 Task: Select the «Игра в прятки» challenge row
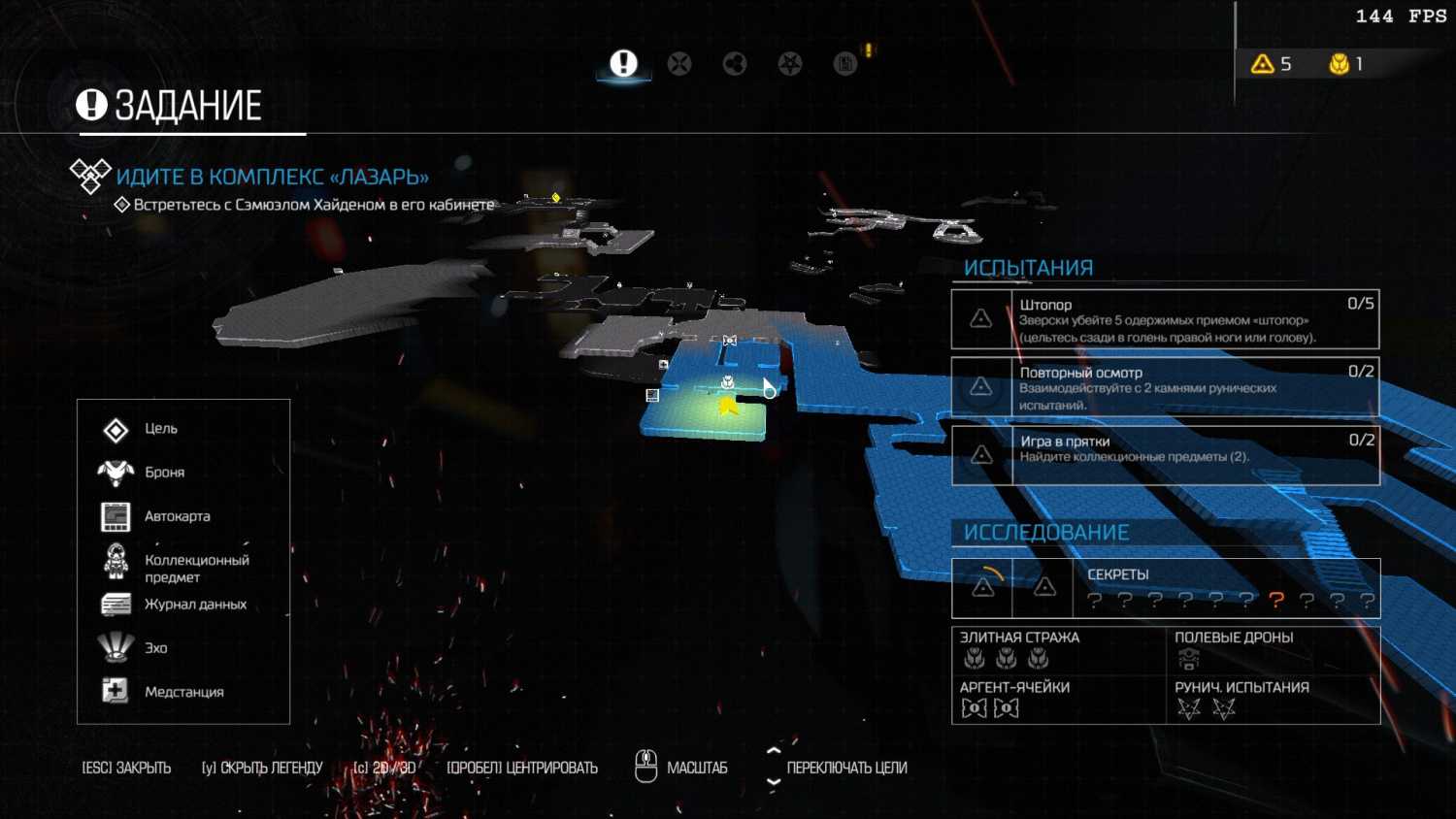(x=1165, y=455)
